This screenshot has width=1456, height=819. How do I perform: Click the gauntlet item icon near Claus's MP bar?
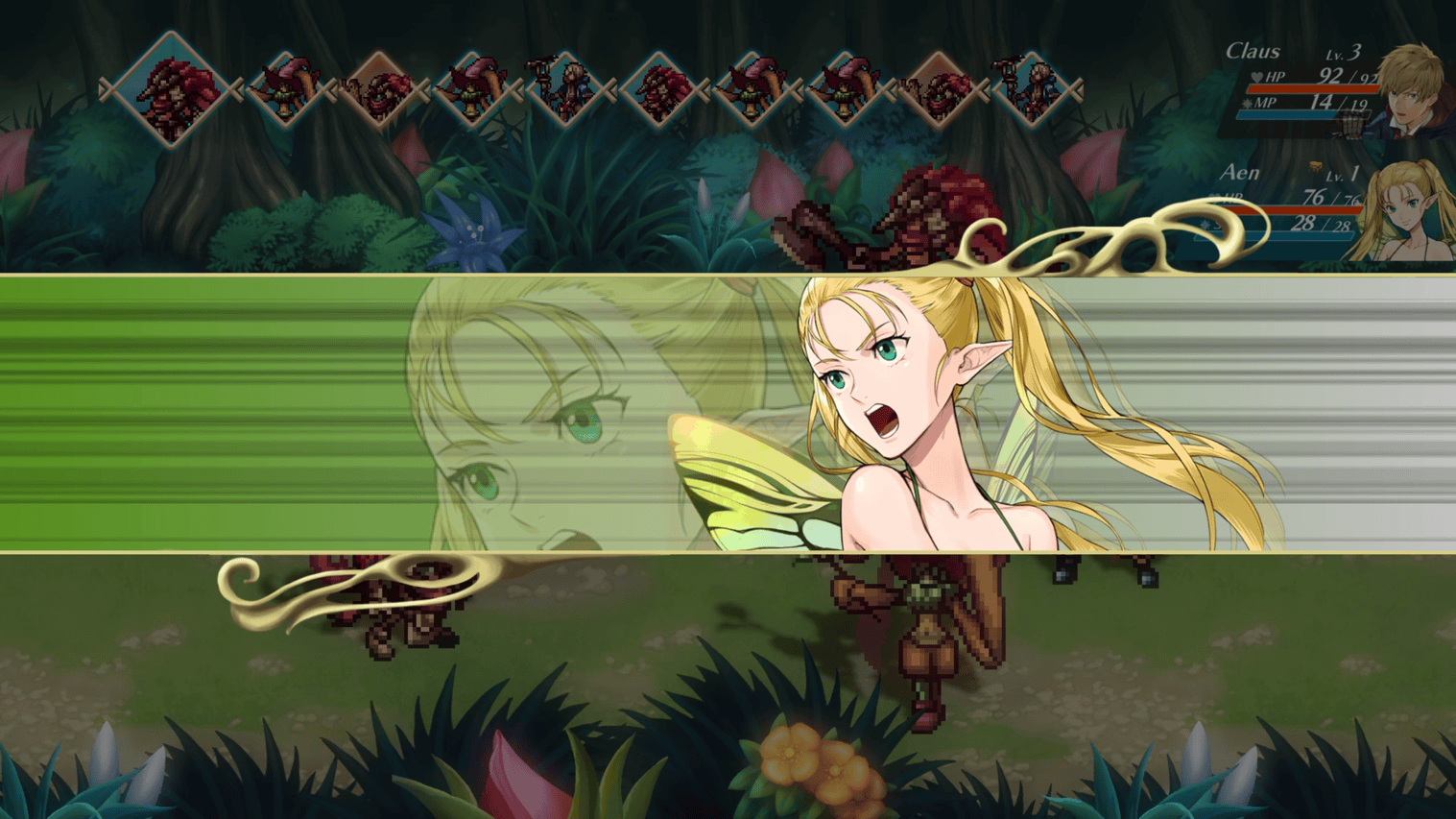point(1349,121)
